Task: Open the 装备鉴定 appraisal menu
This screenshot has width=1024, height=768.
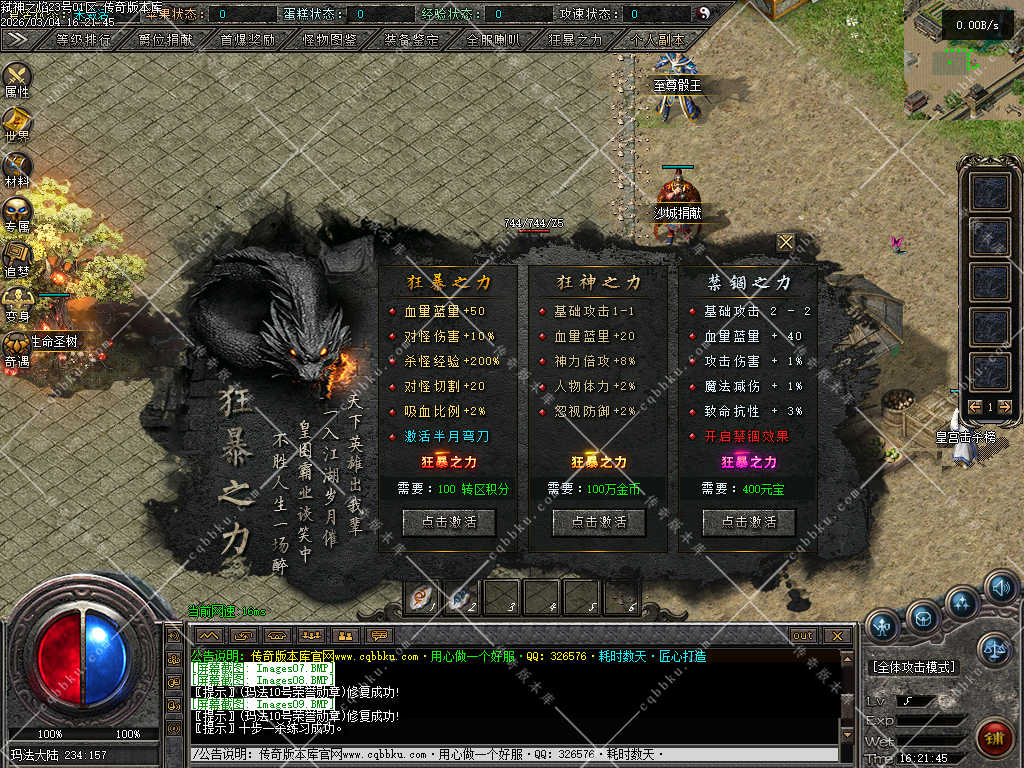Action: pyautogui.click(x=411, y=40)
